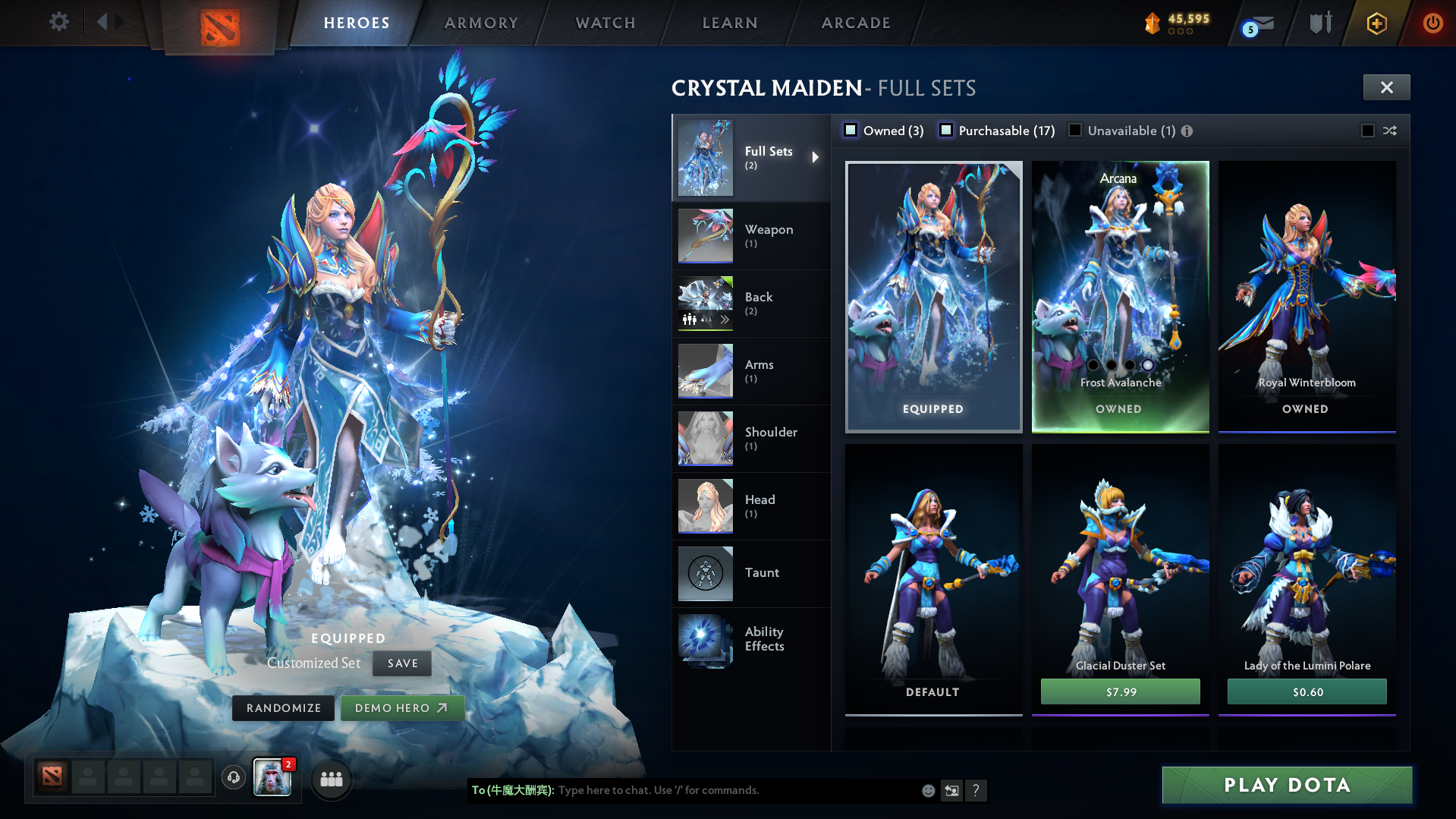Check the Unavailable (1) checkbox
This screenshot has width=1456, height=819.
pyautogui.click(x=1075, y=130)
